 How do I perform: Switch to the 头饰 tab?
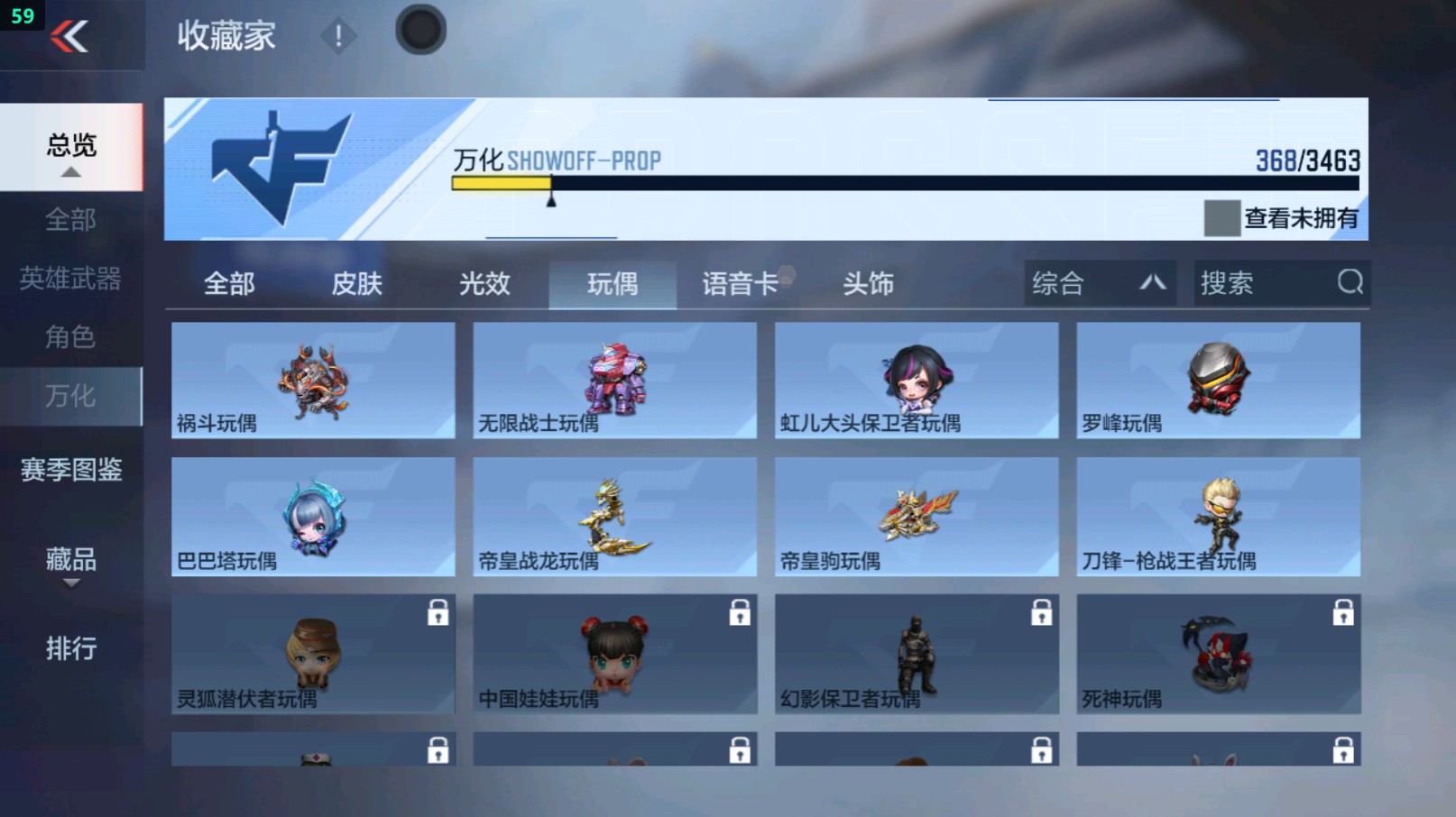(x=869, y=283)
